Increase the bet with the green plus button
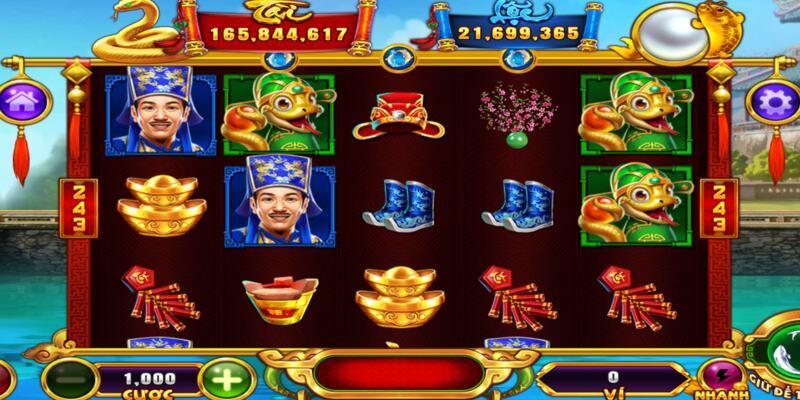 (220, 380)
